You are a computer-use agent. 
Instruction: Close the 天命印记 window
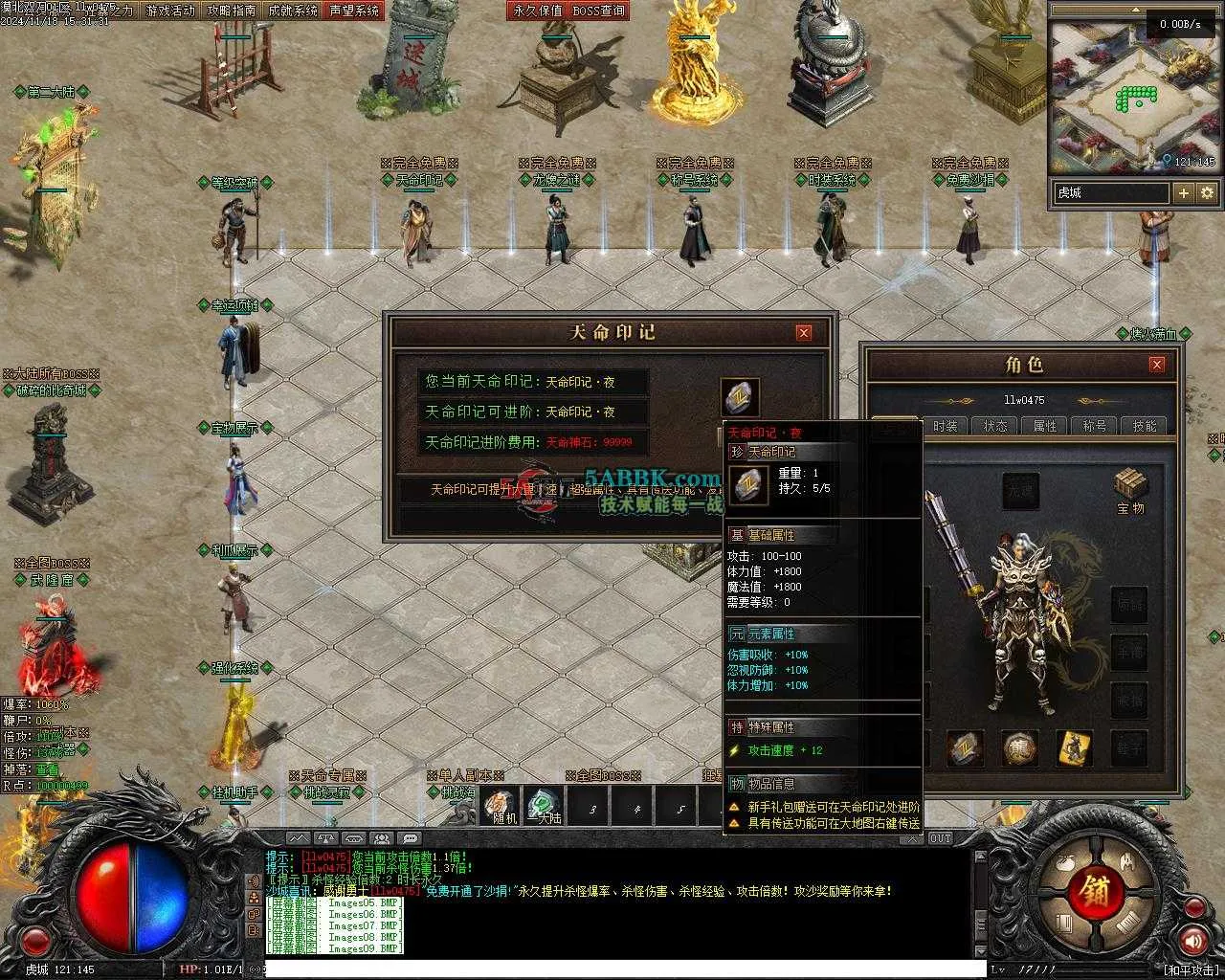point(804,332)
